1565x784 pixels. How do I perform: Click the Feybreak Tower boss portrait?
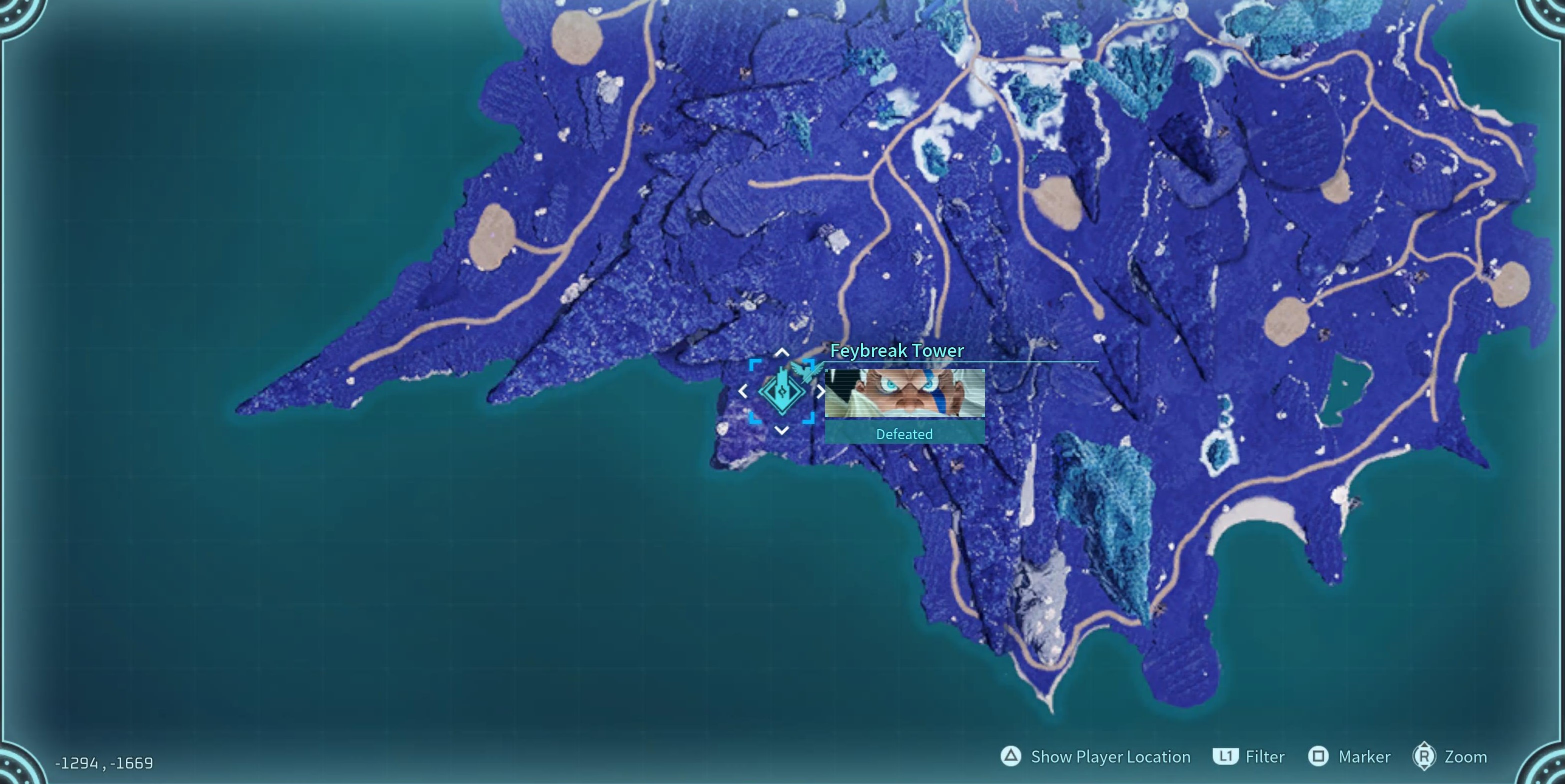coord(904,393)
